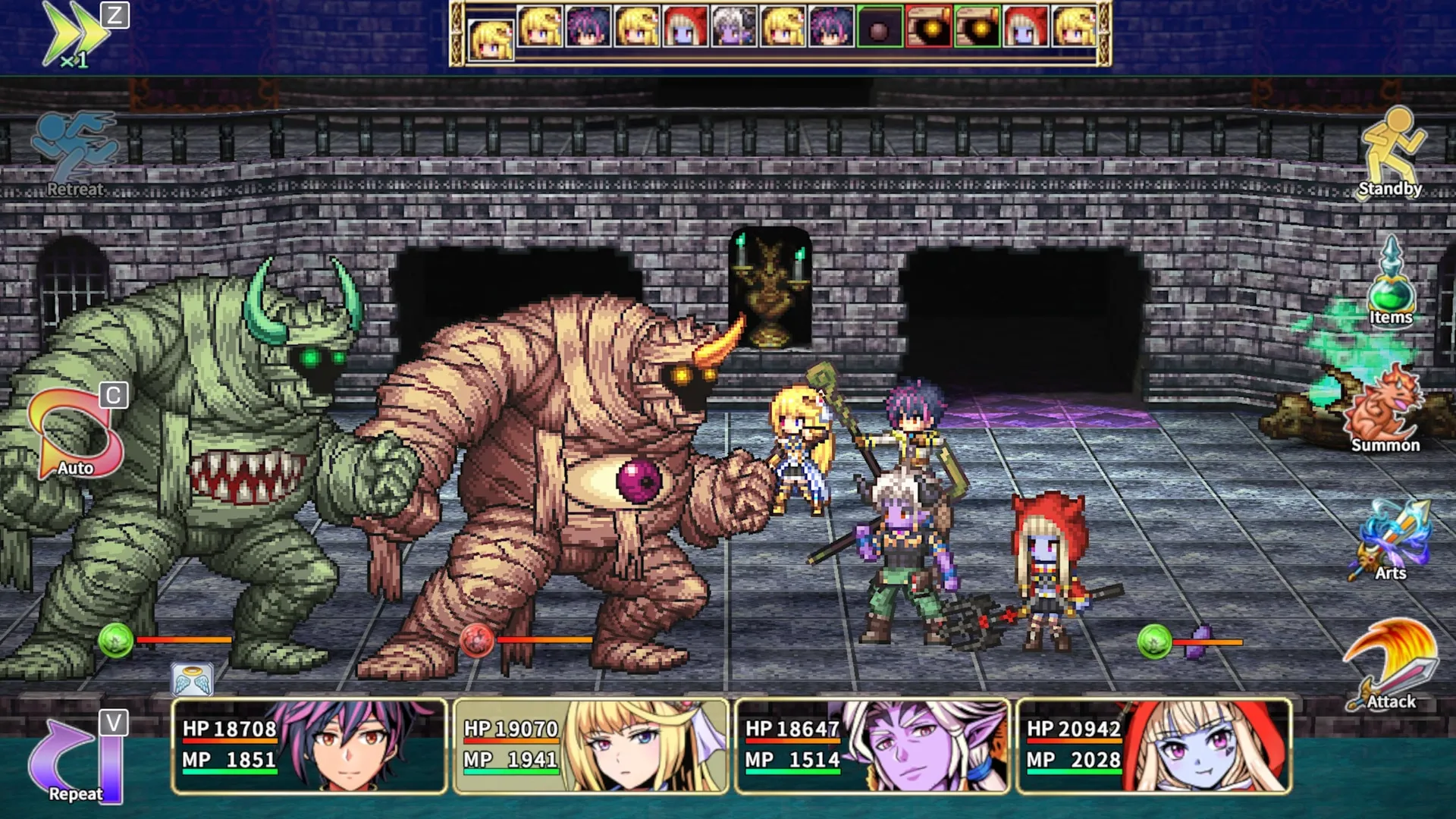Image resolution: width=1456 pixels, height=819 pixels.
Task: Click the angel wings status icon
Action: point(192,680)
